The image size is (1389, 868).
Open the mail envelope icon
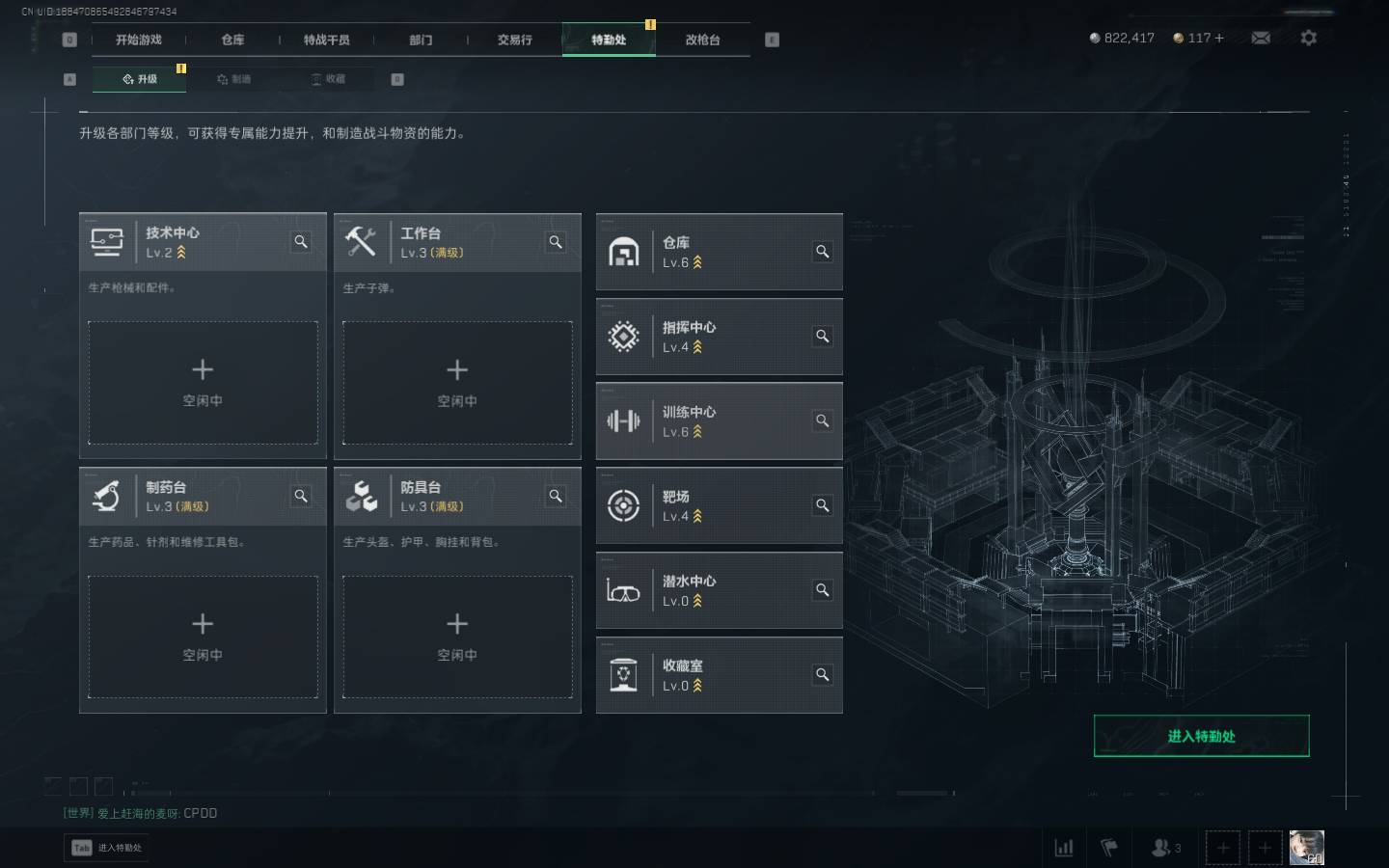(1261, 38)
